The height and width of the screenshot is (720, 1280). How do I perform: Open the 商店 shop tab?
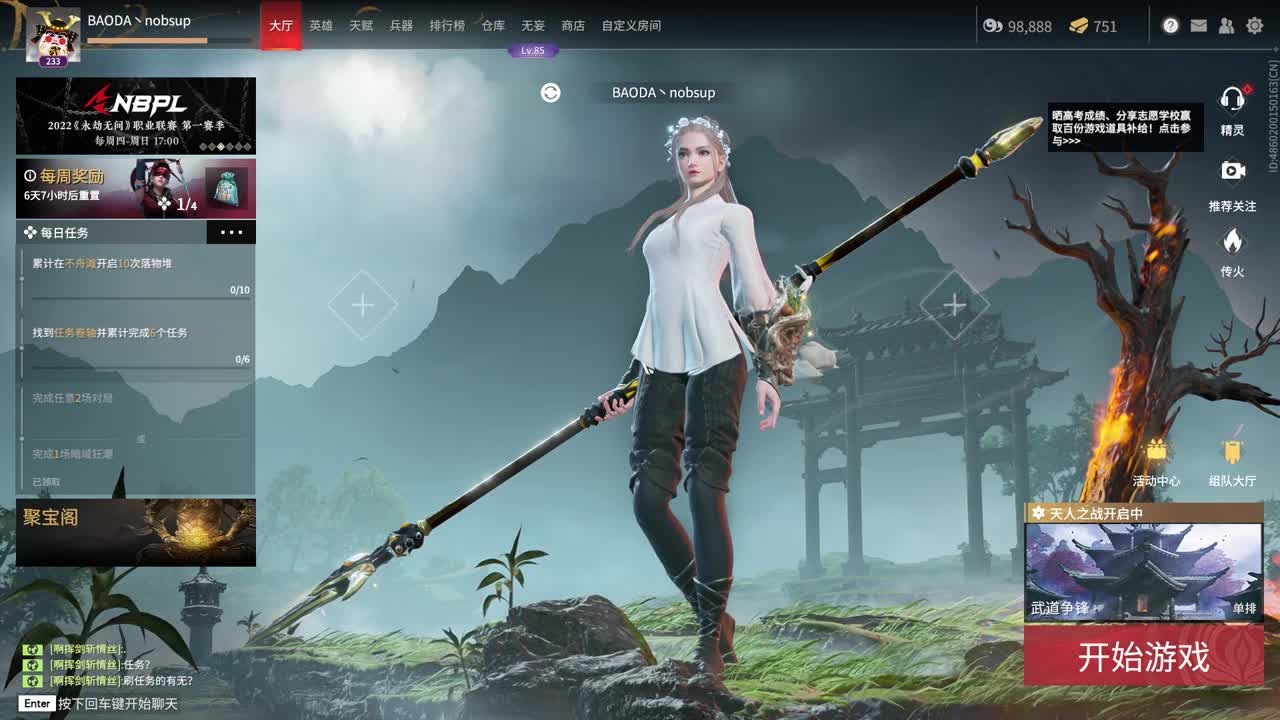click(x=572, y=27)
